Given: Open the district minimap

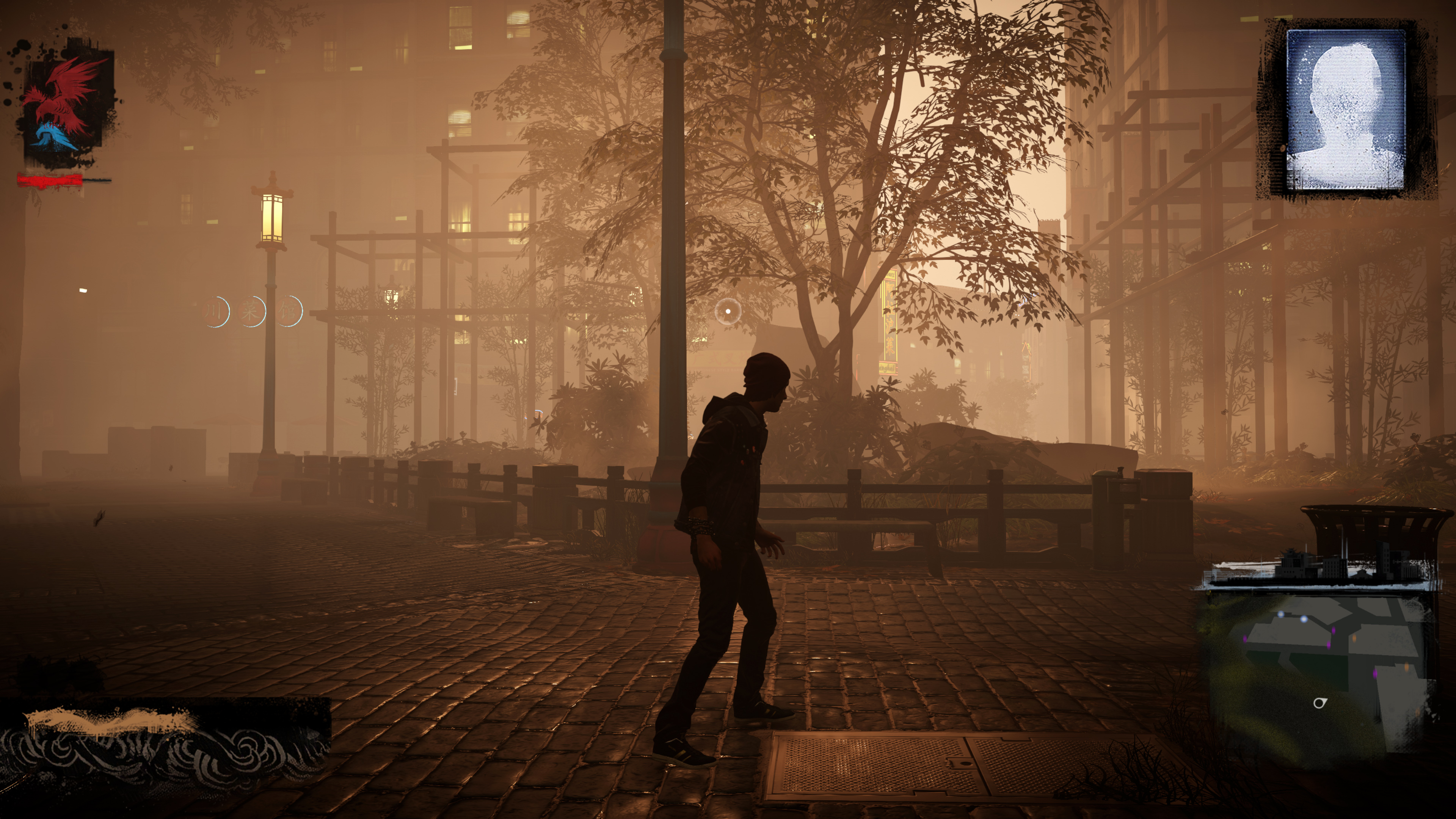Looking at the screenshot, I should tap(1317, 661).
